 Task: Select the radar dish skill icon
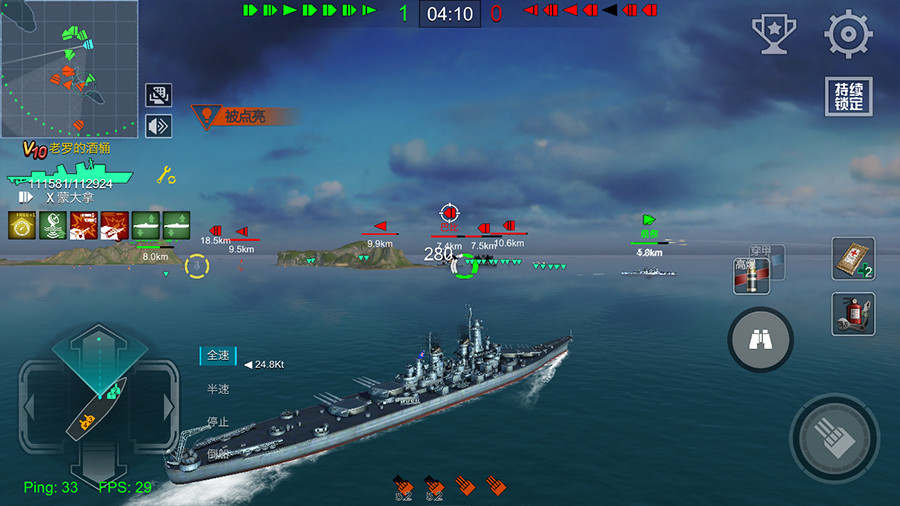pyautogui.click(x=53, y=225)
